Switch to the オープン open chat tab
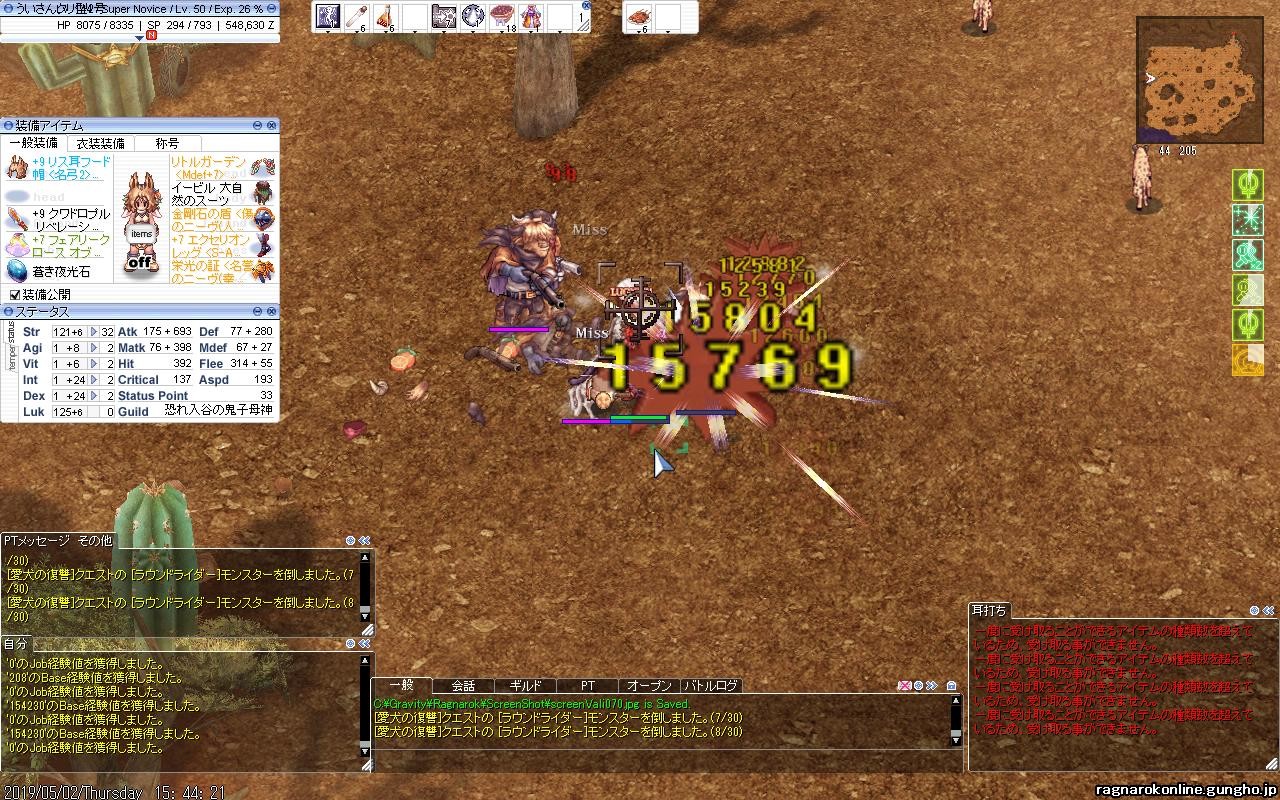Image resolution: width=1280 pixels, height=800 pixels. pos(649,686)
